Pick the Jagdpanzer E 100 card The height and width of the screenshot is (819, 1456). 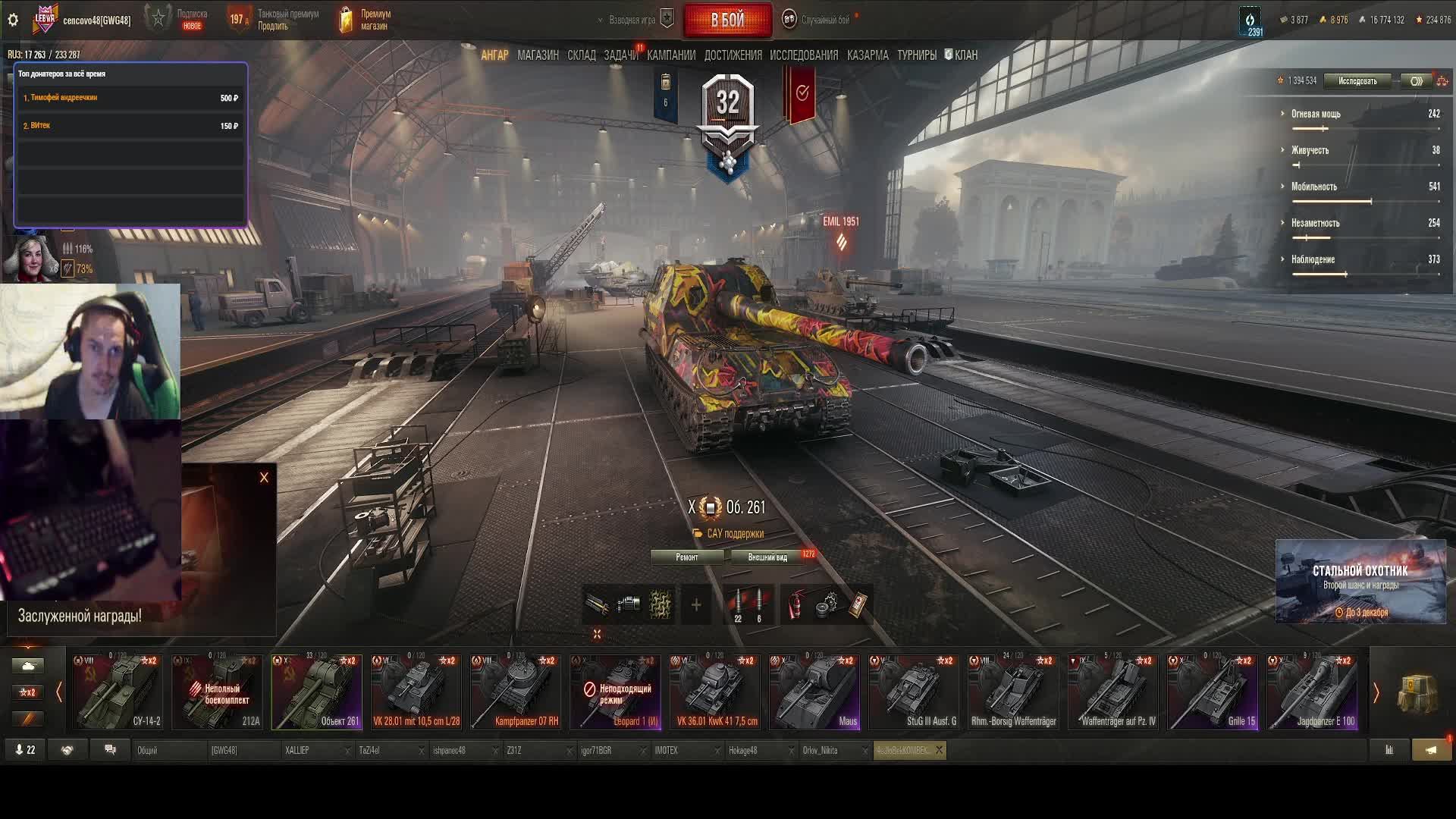[1312, 692]
